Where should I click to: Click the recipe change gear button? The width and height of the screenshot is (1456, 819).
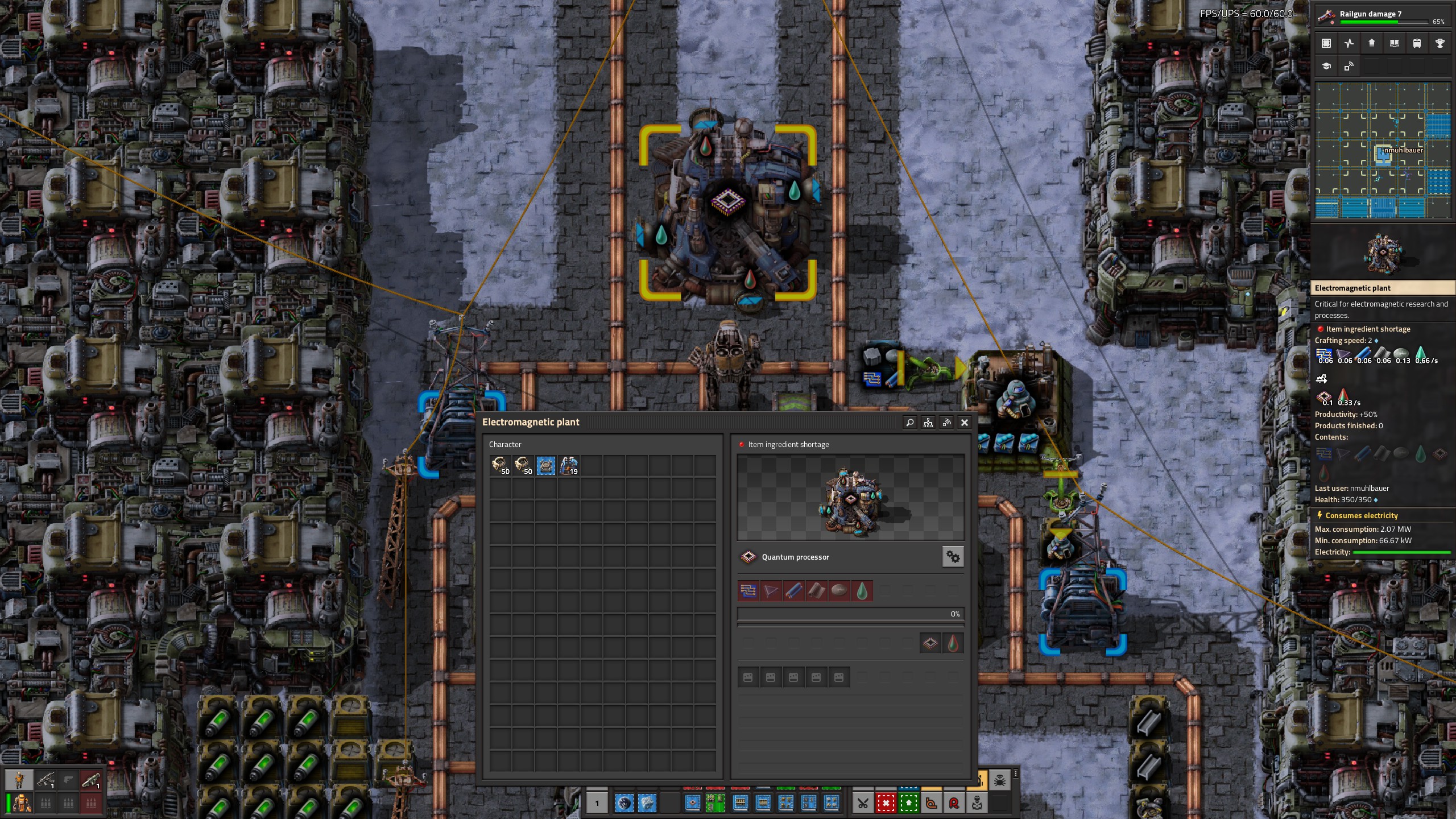[x=953, y=557]
